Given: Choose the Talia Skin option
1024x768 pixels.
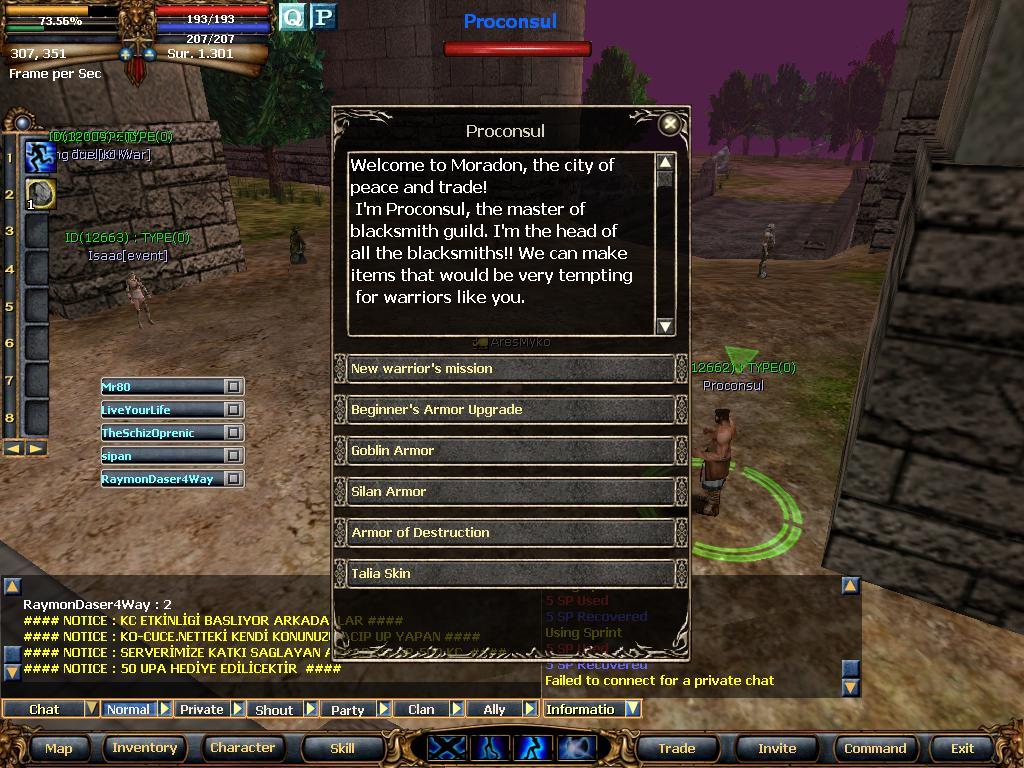Looking at the screenshot, I should pyautogui.click(x=510, y=574).
